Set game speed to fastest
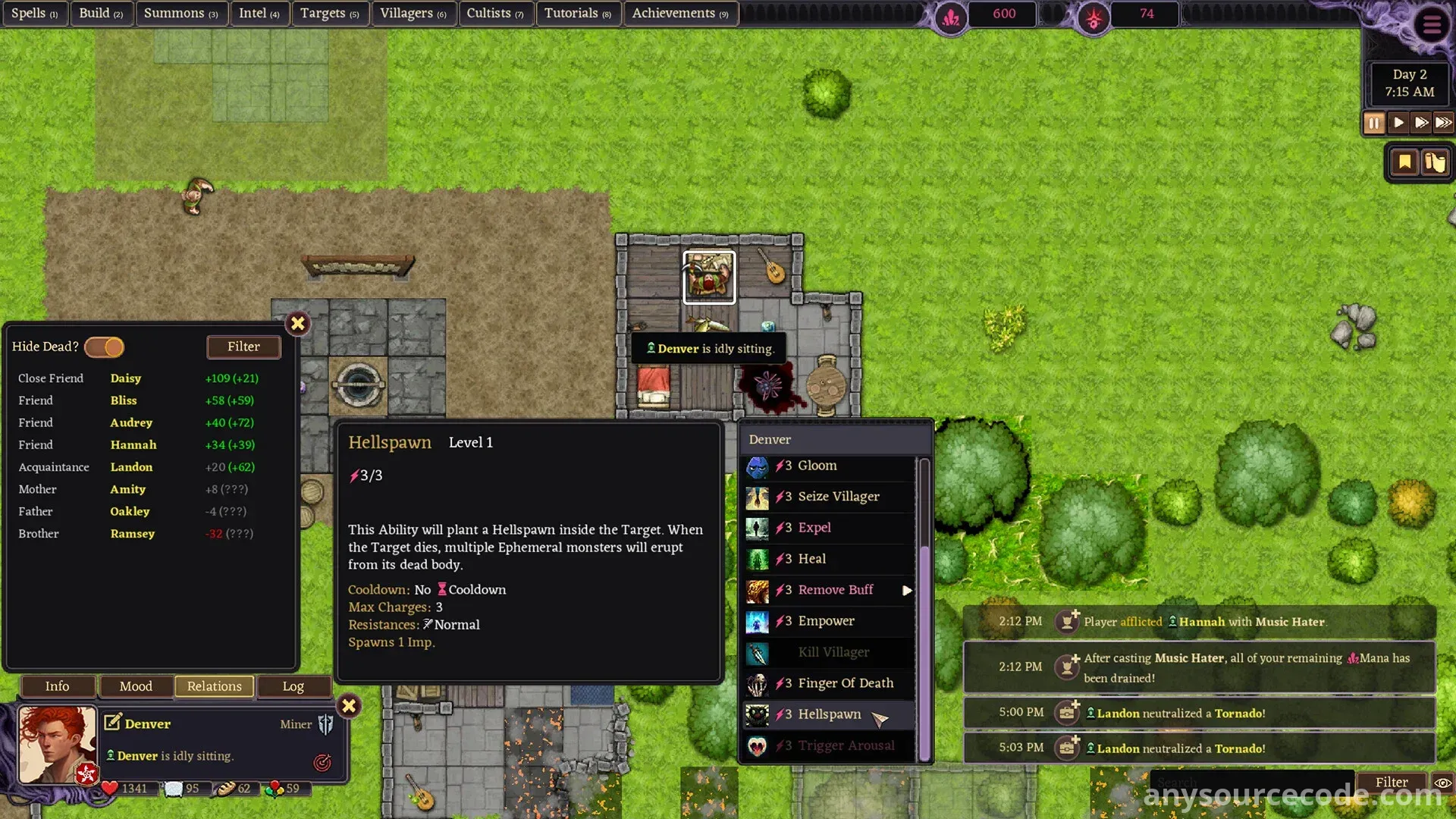 (1443, 123)
